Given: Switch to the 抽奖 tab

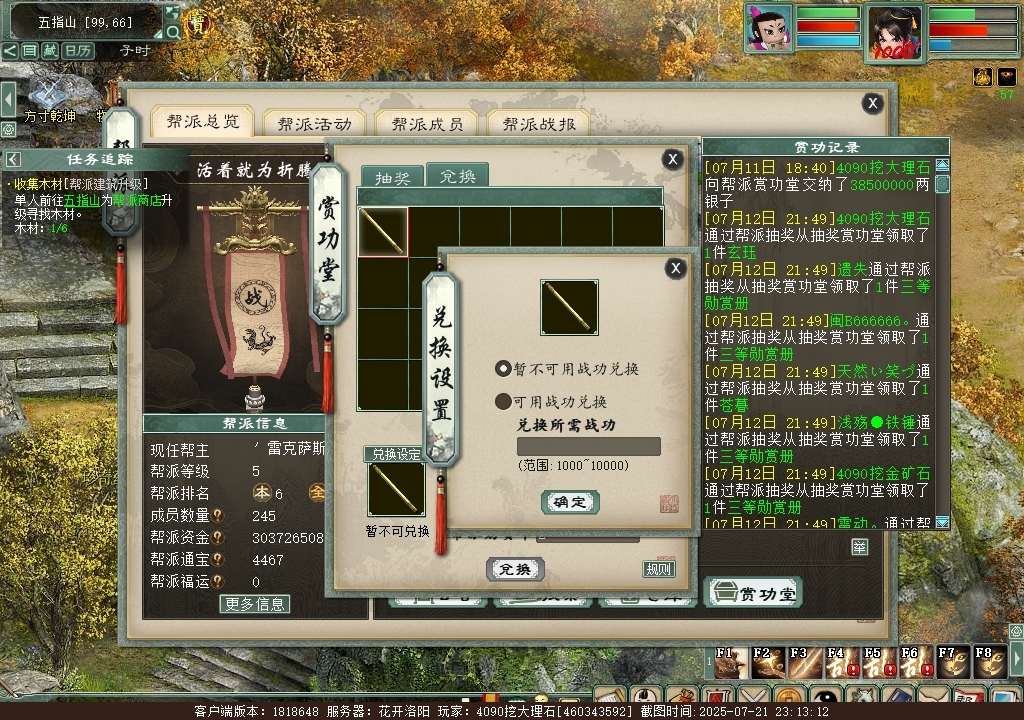Looking at the screenshot, I should pyautogui.click(x=392, y=177).
